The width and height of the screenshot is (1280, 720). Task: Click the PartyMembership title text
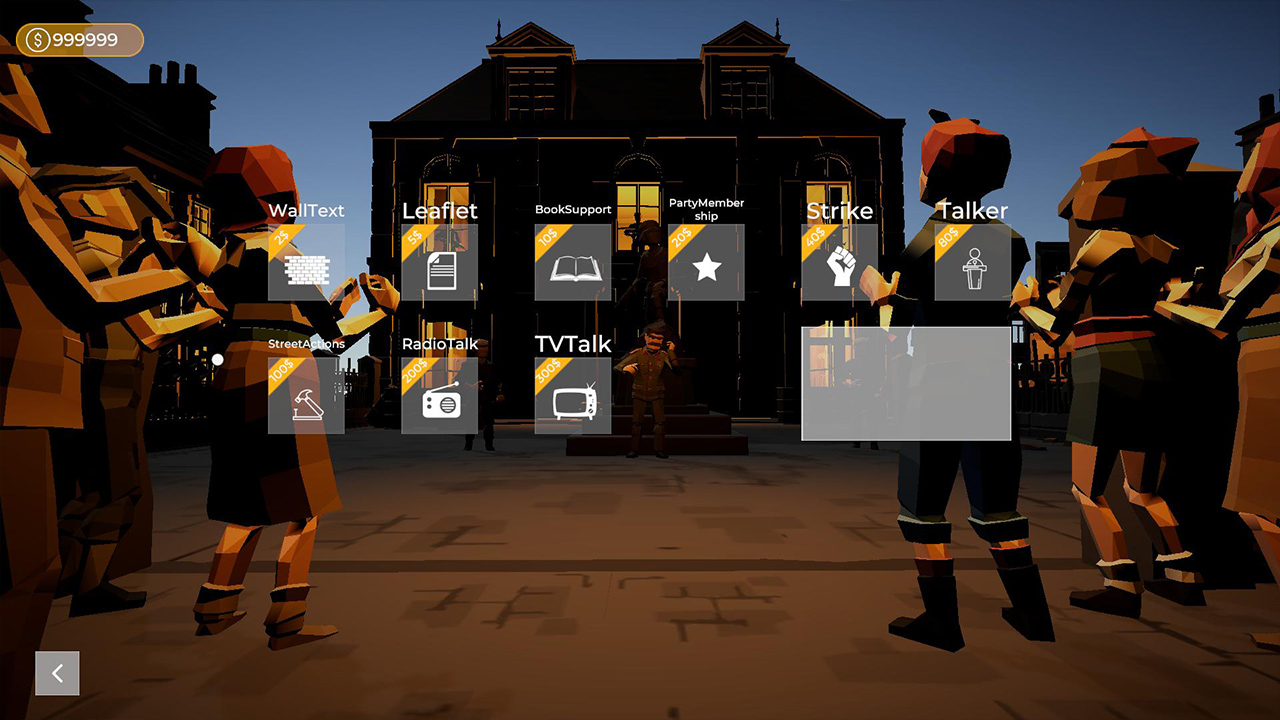(x=707, y=209)
